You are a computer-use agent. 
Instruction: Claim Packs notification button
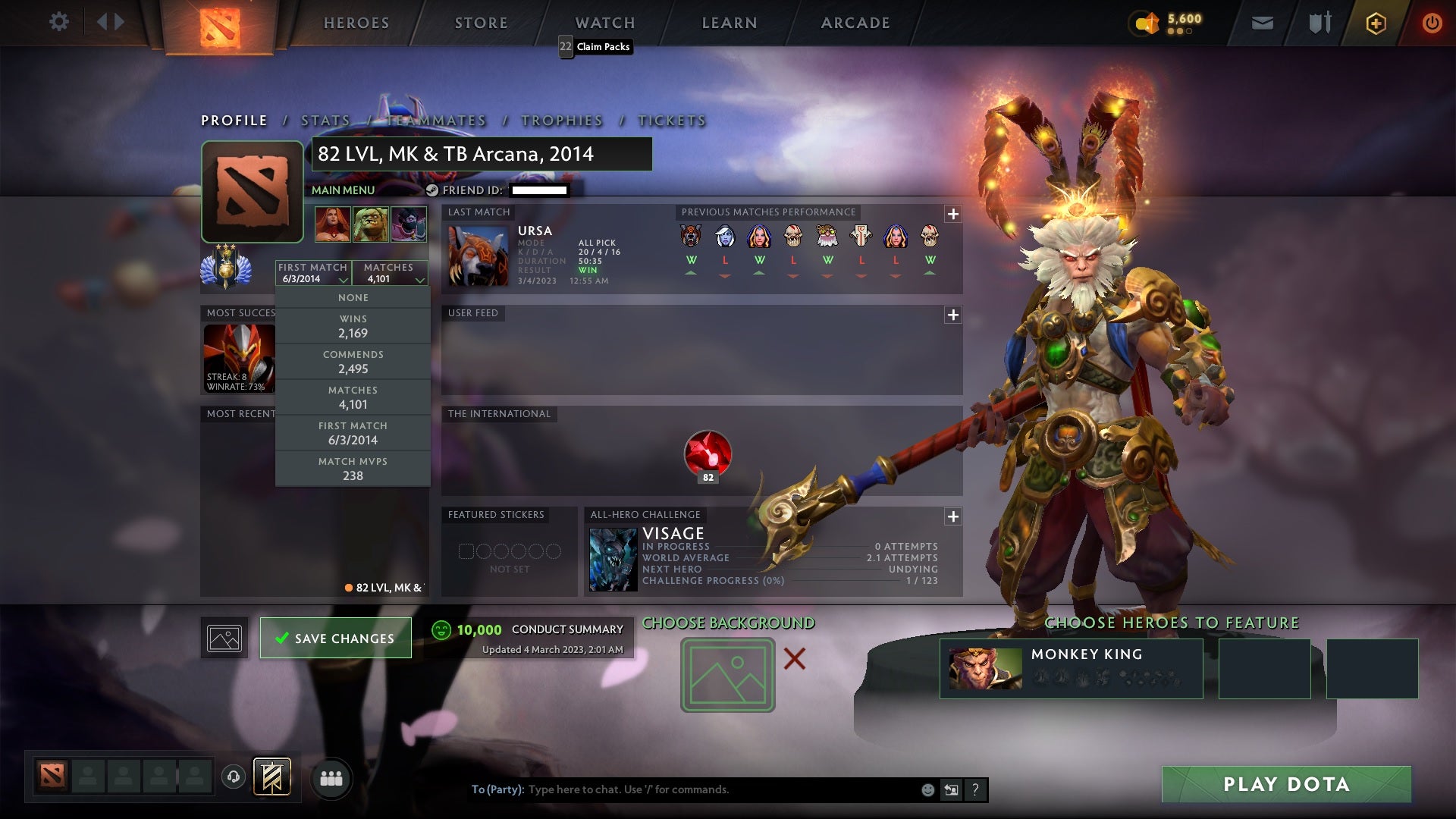tap(595, 47)
